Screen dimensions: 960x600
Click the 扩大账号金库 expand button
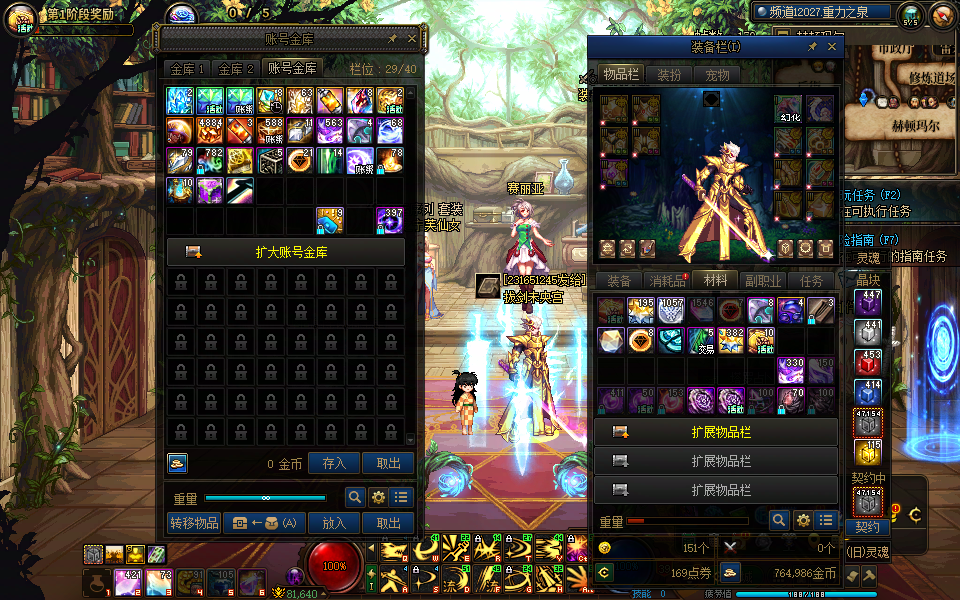tap(285, 252)
